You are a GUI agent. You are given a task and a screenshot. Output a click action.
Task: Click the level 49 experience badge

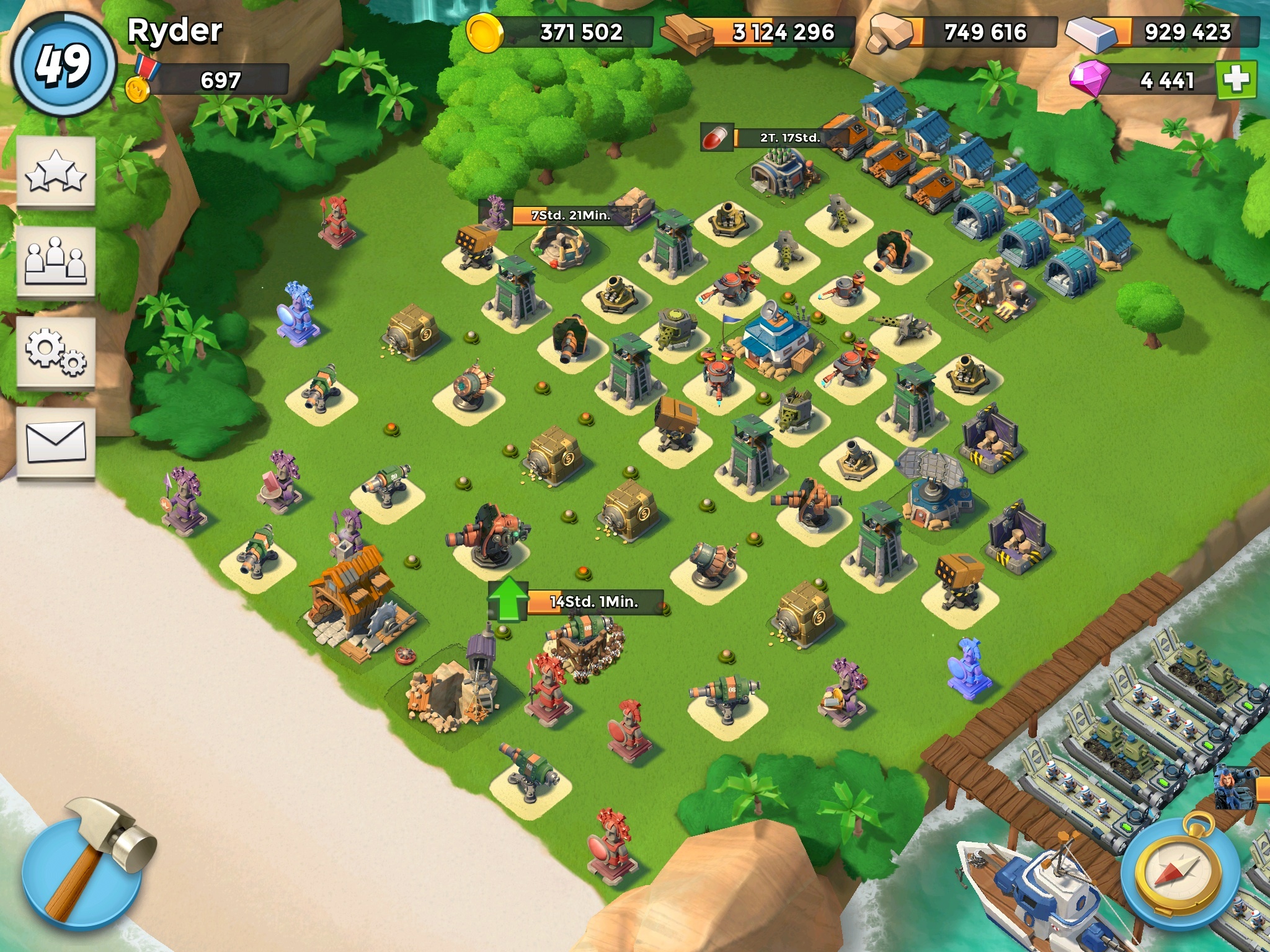pos(64,64)
